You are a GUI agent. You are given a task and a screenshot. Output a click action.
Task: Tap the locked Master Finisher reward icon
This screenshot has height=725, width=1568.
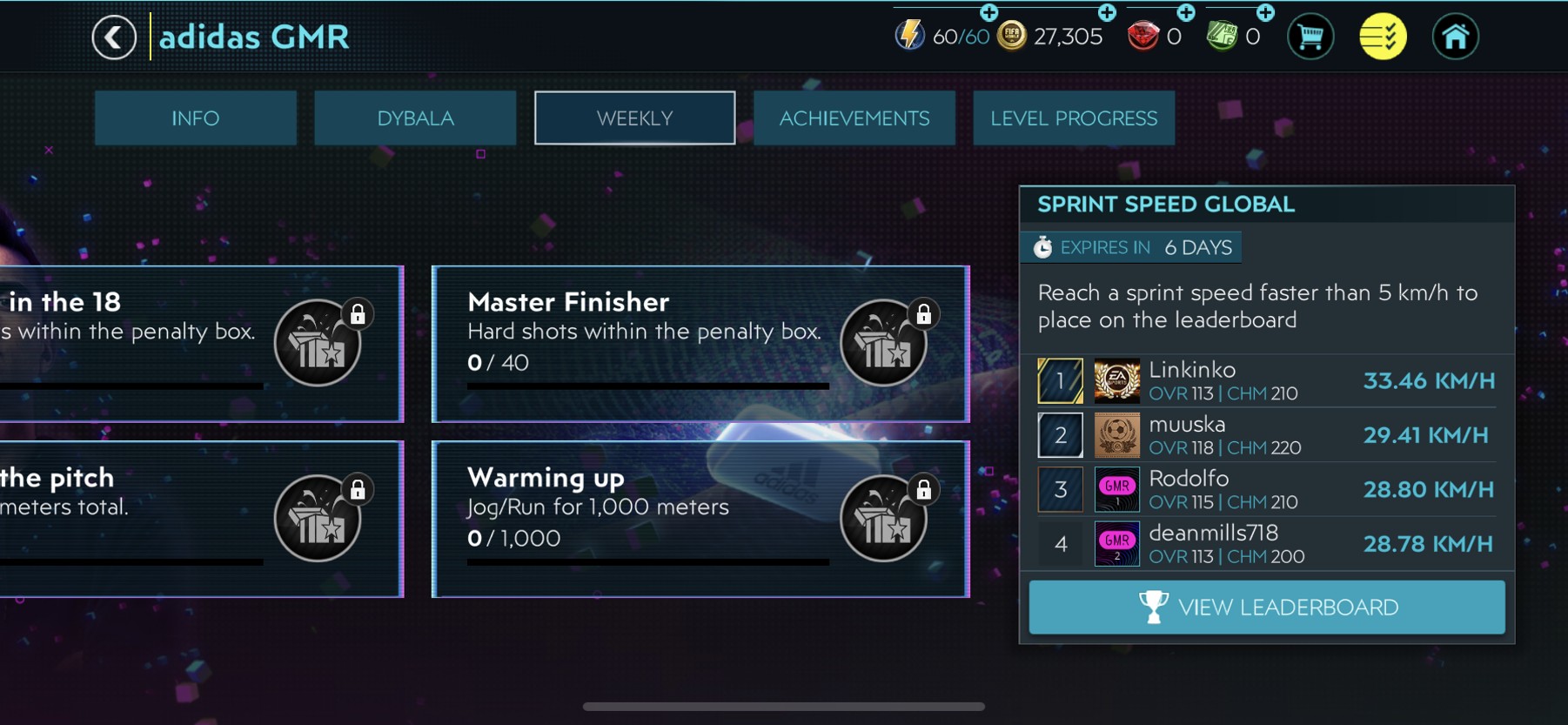(x=884, y=344)
